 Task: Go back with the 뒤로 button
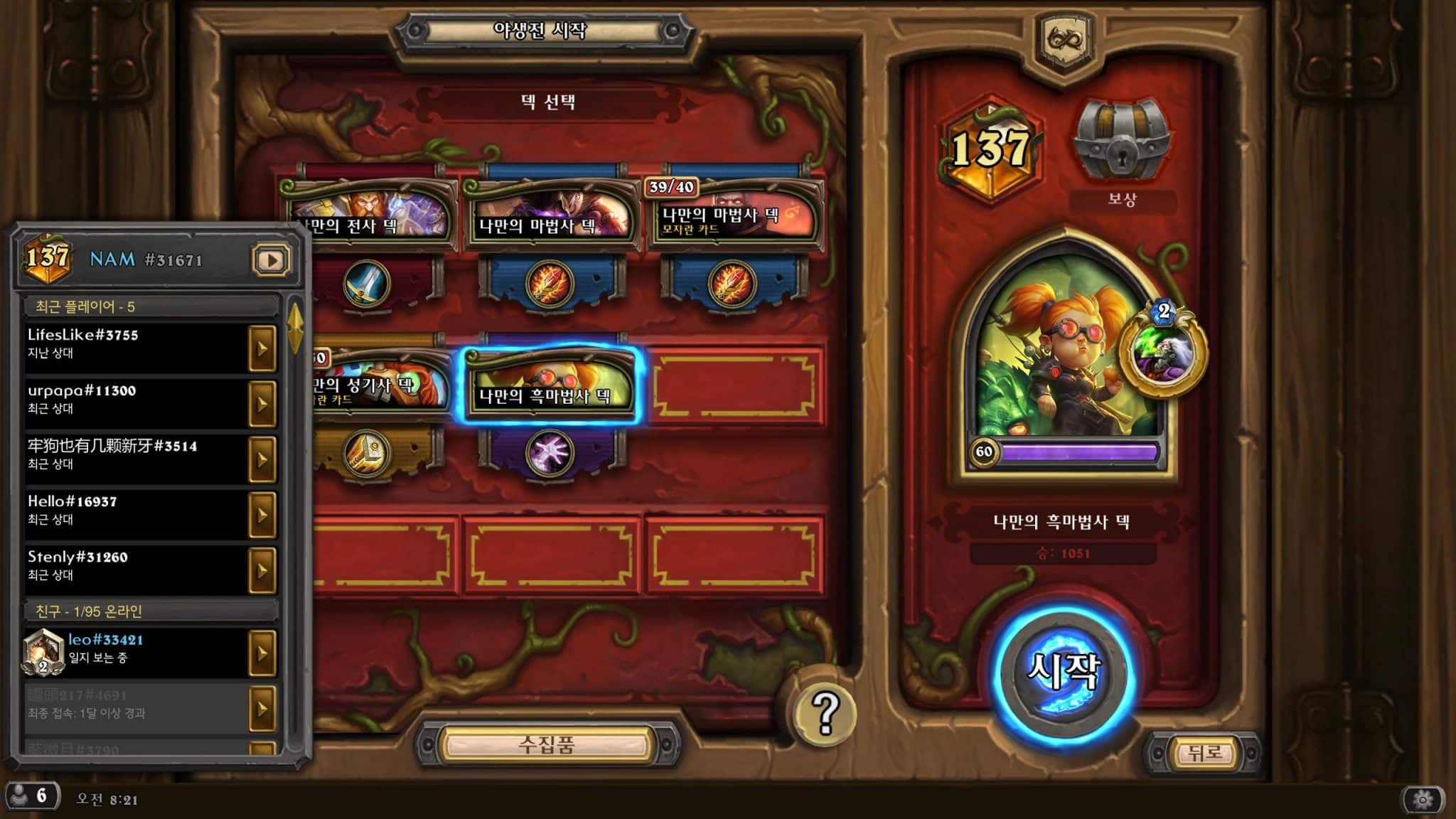click(x=1204, y=752)
